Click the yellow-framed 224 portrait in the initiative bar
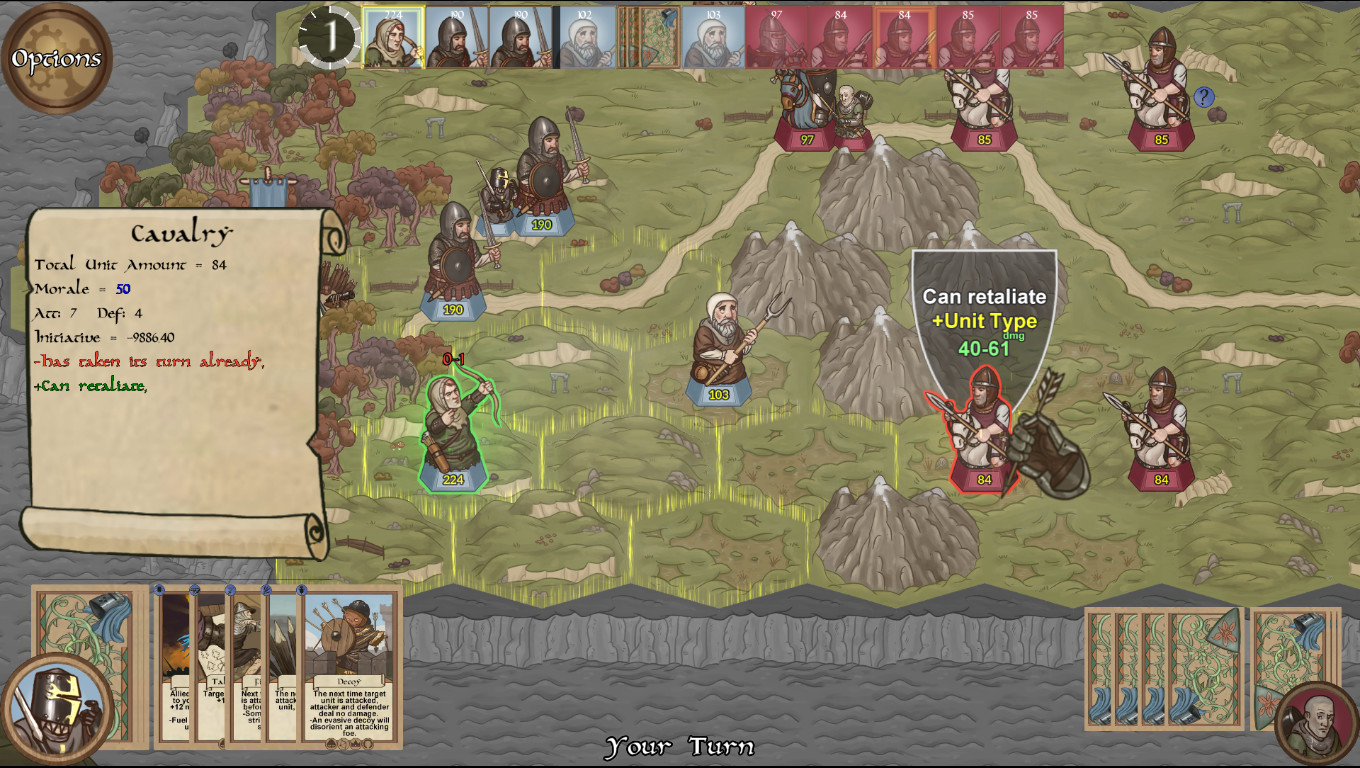 395,33
